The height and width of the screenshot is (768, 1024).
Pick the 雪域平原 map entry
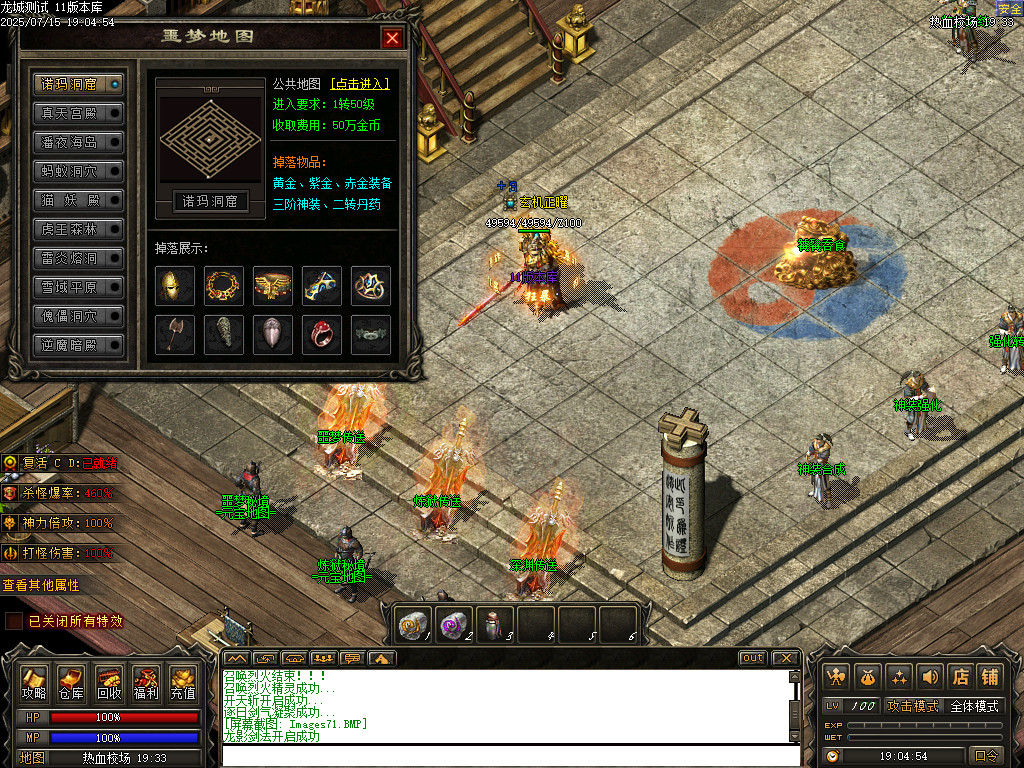(x=78, y=287)
